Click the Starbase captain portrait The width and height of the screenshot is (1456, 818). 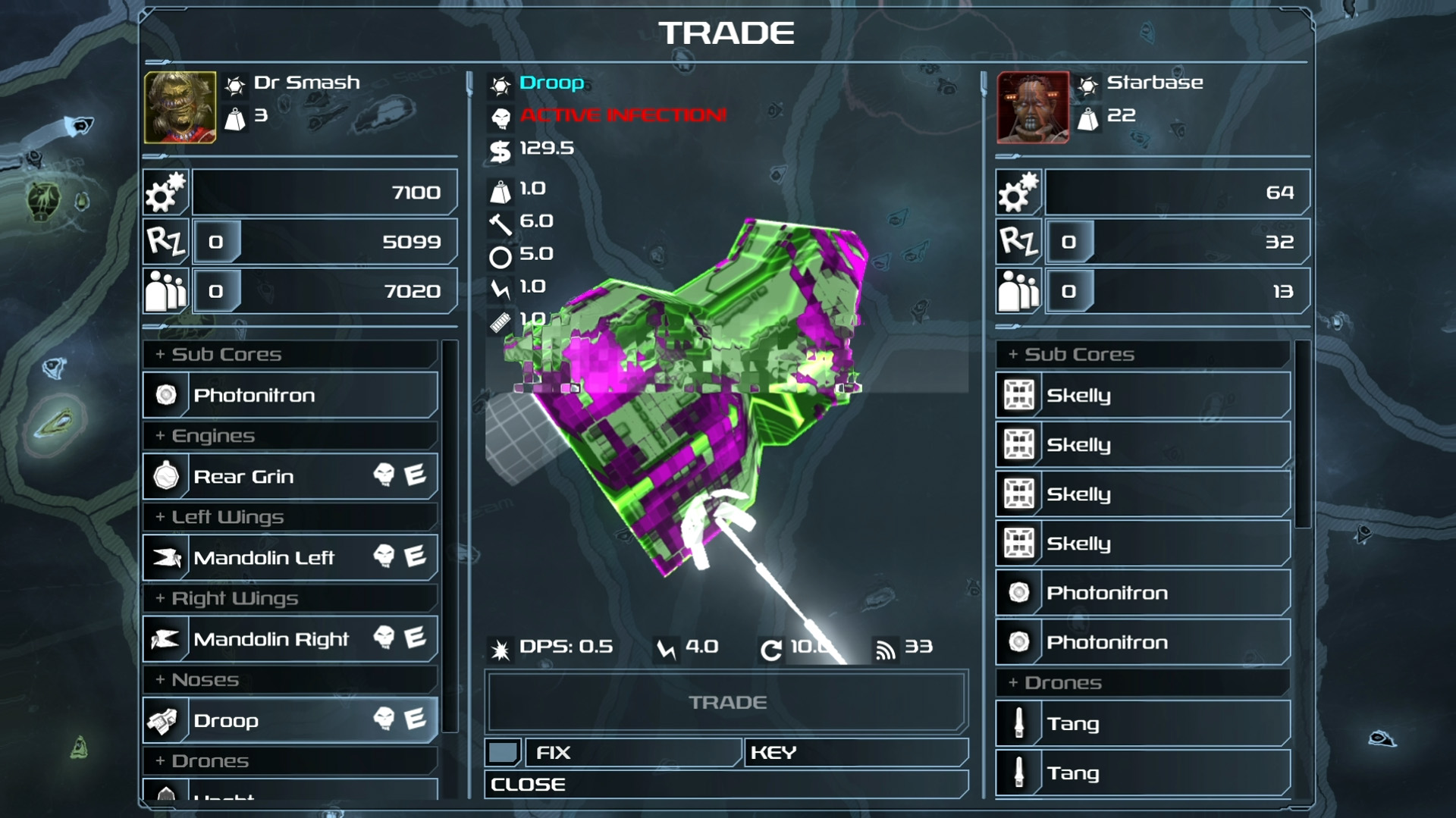click(1033, 108)
